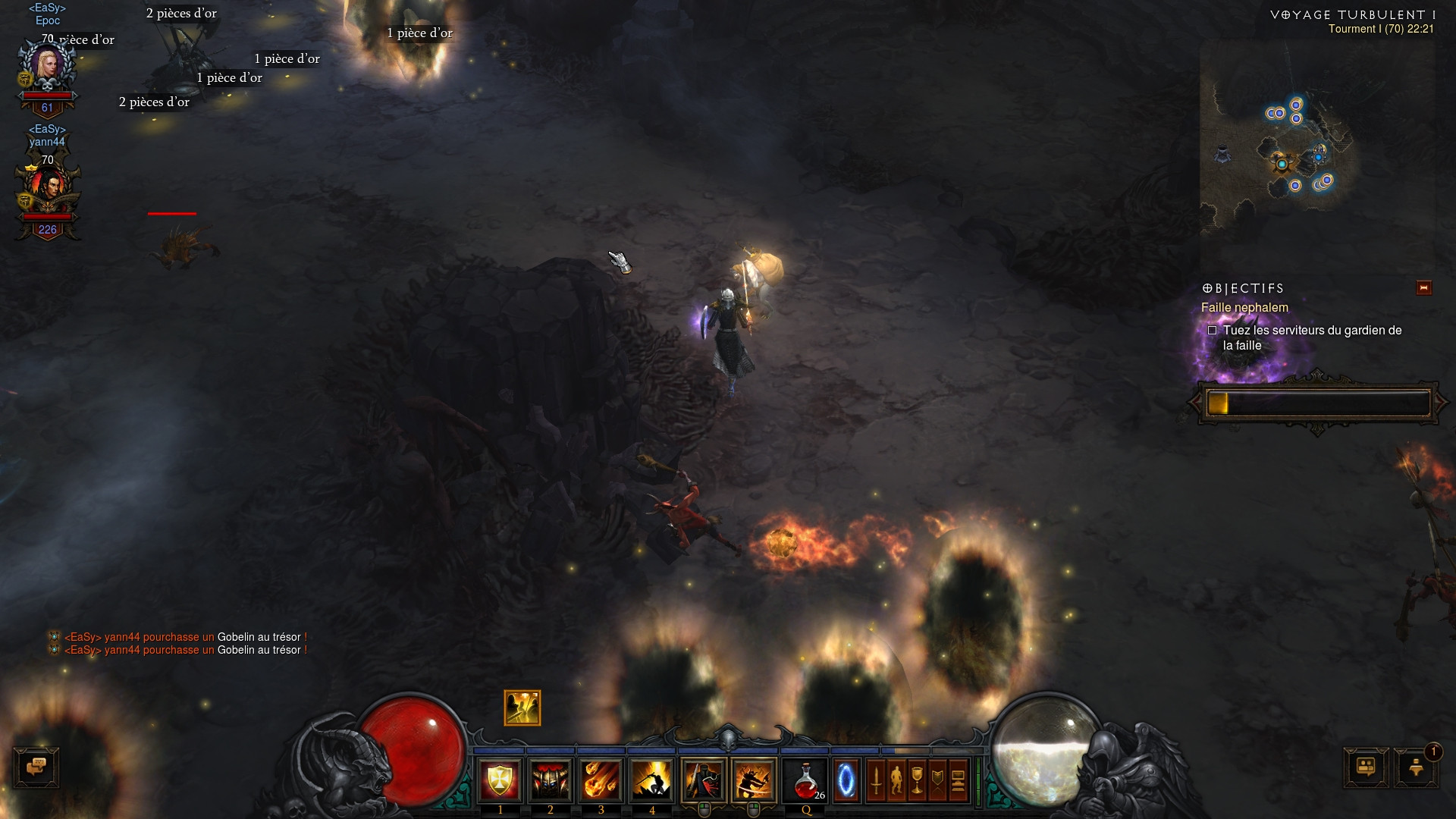The height and width of the screenshot is (819, 1456).
Task: Open the skills menu with the sword icon
Action: 876,780
